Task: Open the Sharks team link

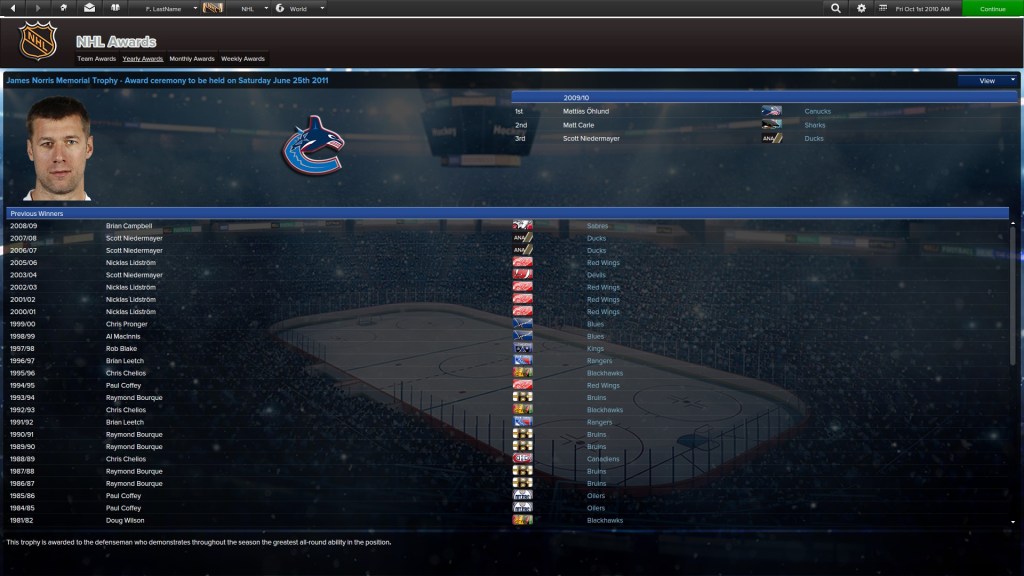Action: click(815, 125)
